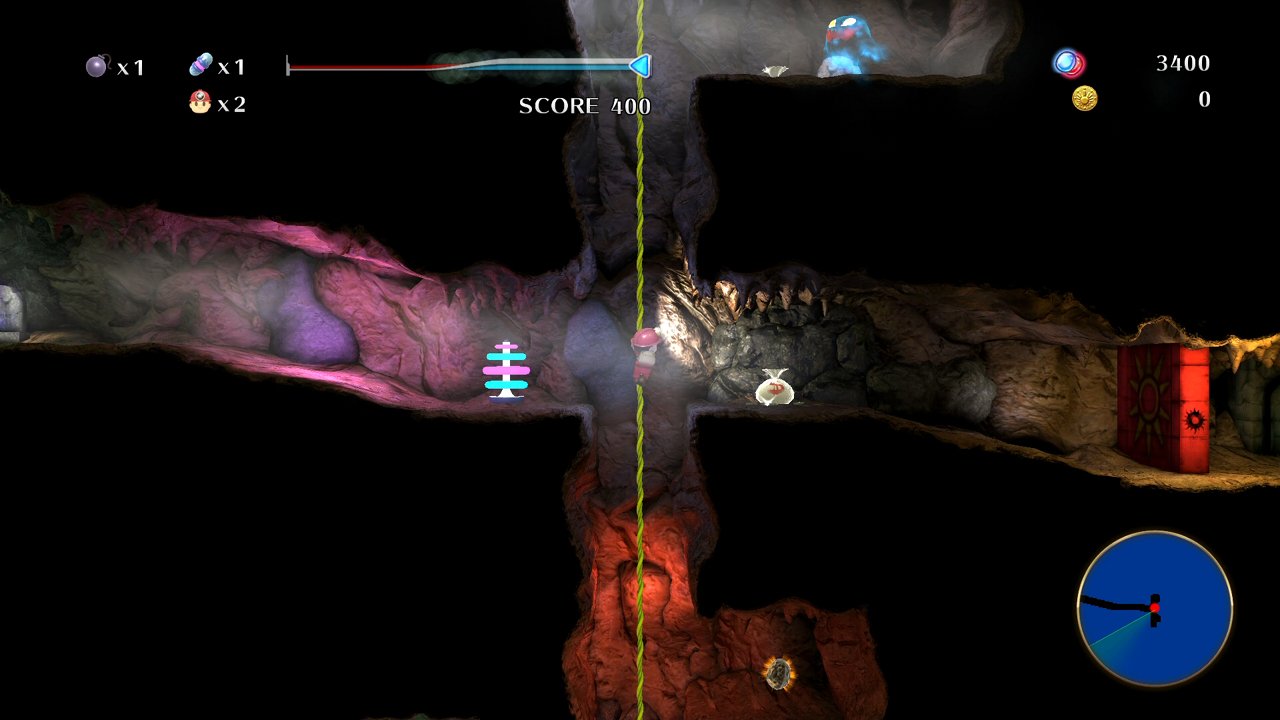This screenshot has width=1280, height=720.
Task: Click the white money bag pickup
Action: tap(775, 390)
